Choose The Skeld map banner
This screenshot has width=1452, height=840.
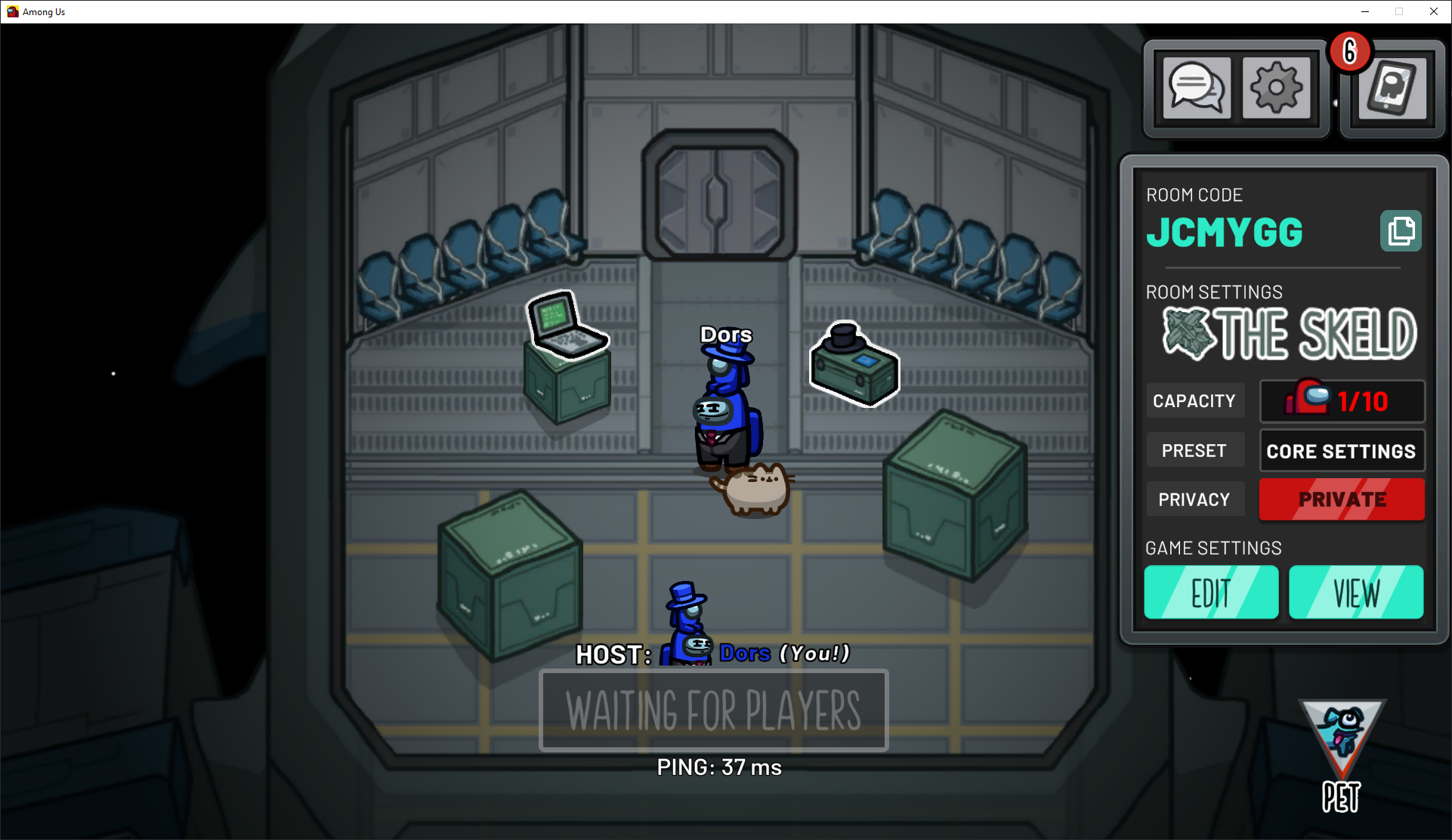click(x=1290, y=334)
